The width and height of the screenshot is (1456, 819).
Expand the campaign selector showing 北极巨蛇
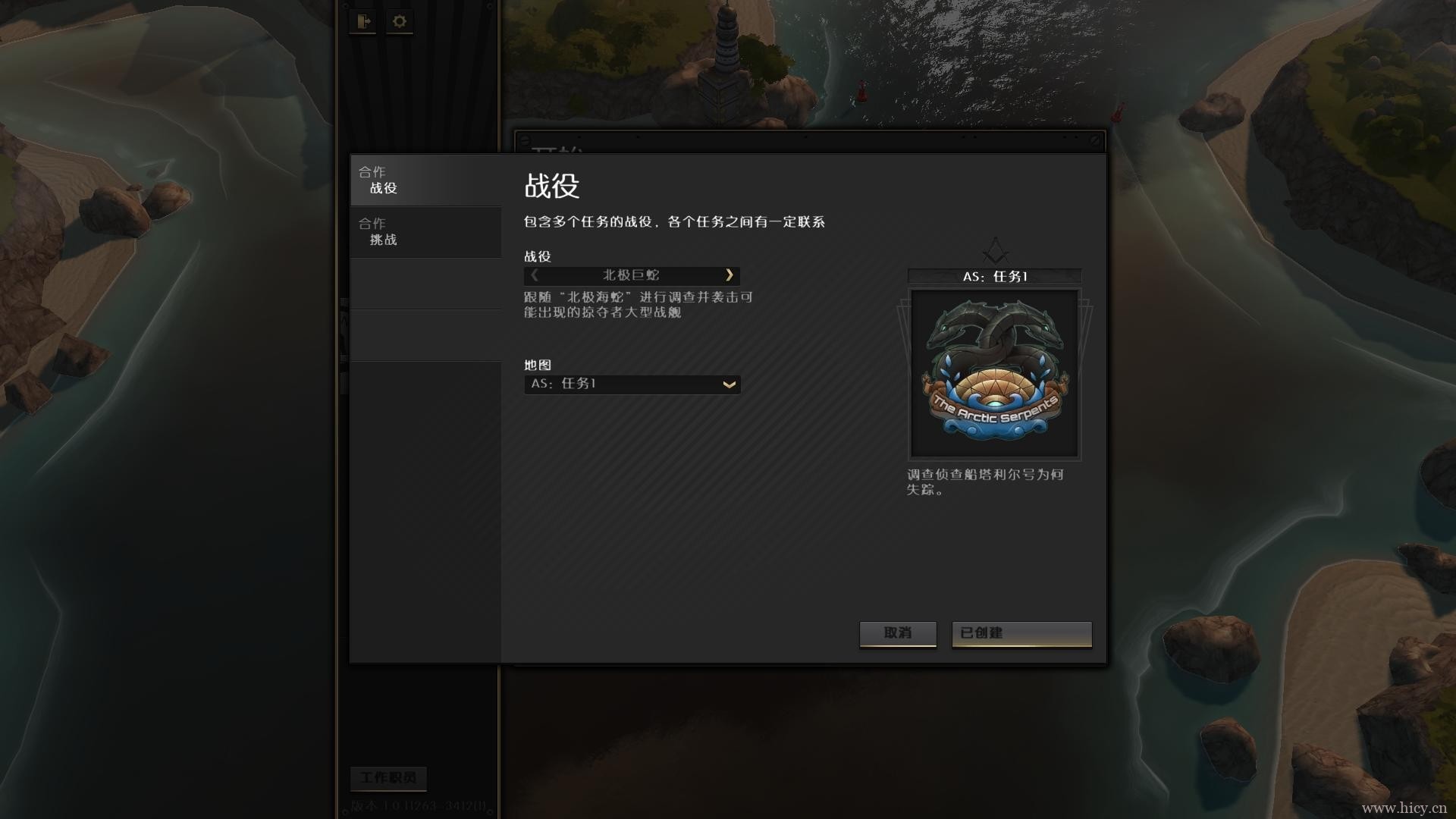tap(632, 276)
